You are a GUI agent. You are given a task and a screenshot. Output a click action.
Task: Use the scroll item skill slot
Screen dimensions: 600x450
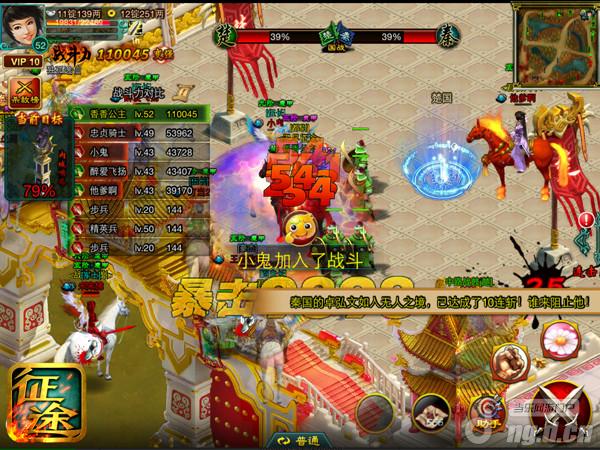click(x=433, y=412)
